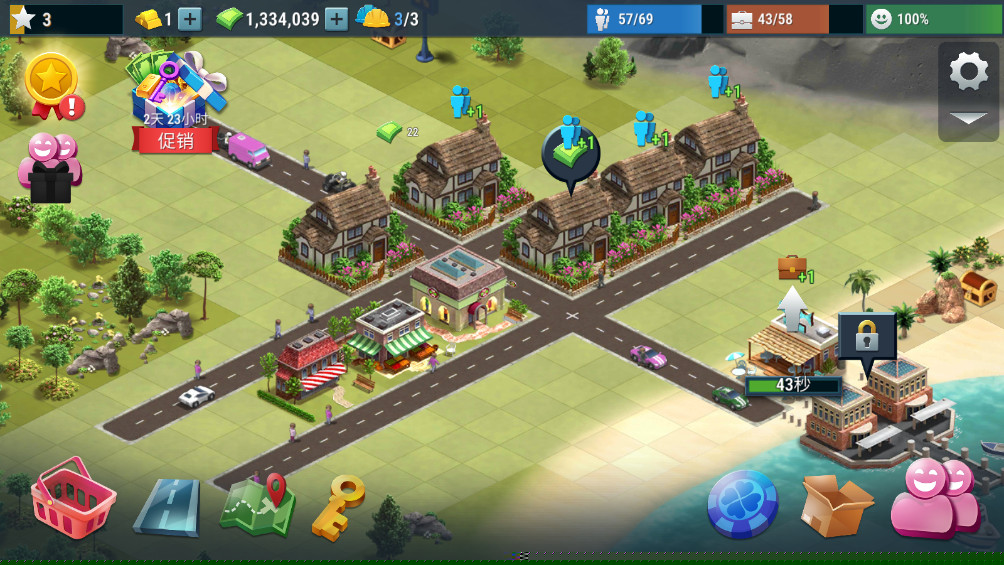Open the golden key menu
Image resolution: width=1004 pixels, height=565 pixels.
(x=338, y=506)
